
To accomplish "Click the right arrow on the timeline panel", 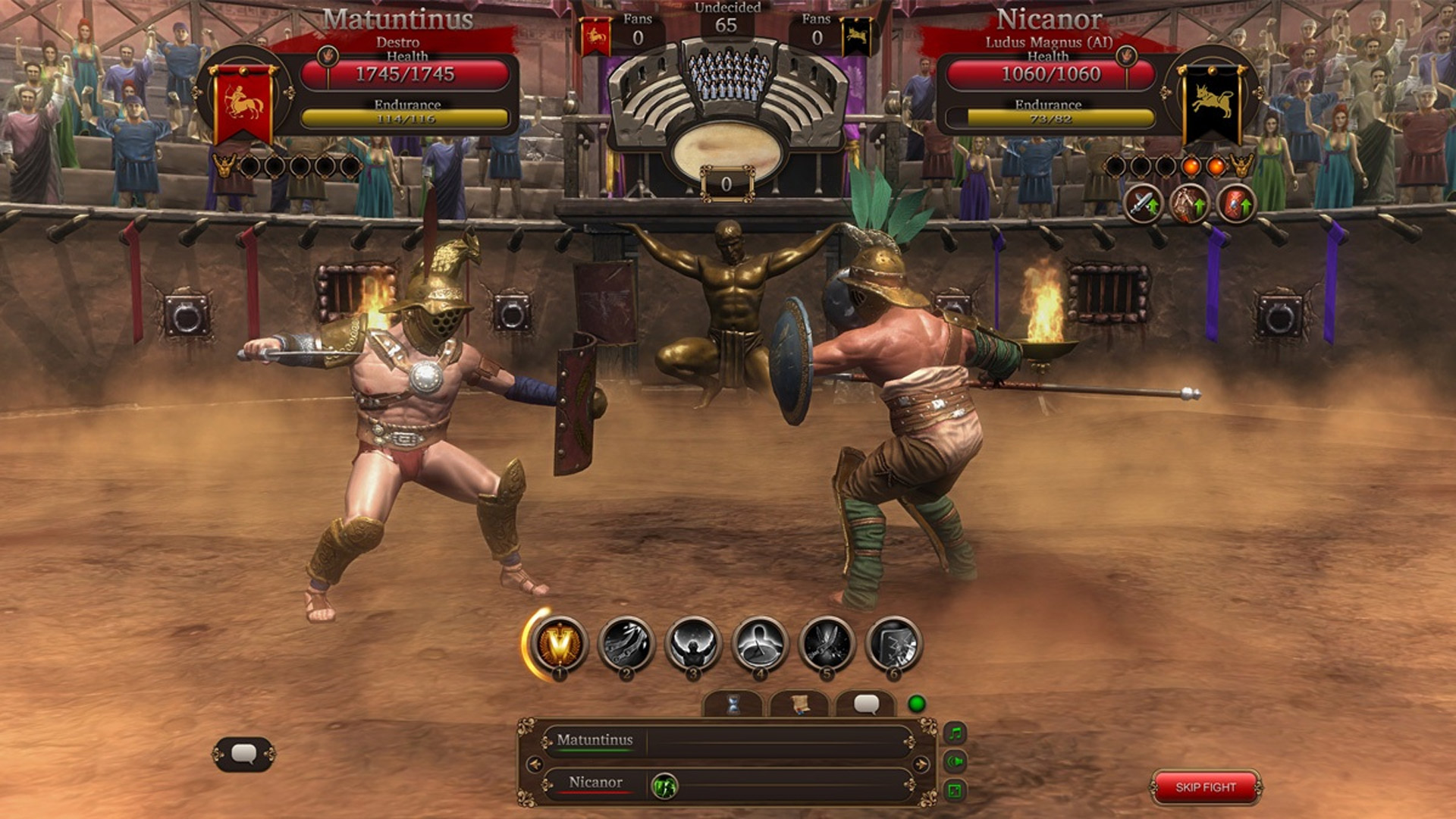I will pos(921,764).
